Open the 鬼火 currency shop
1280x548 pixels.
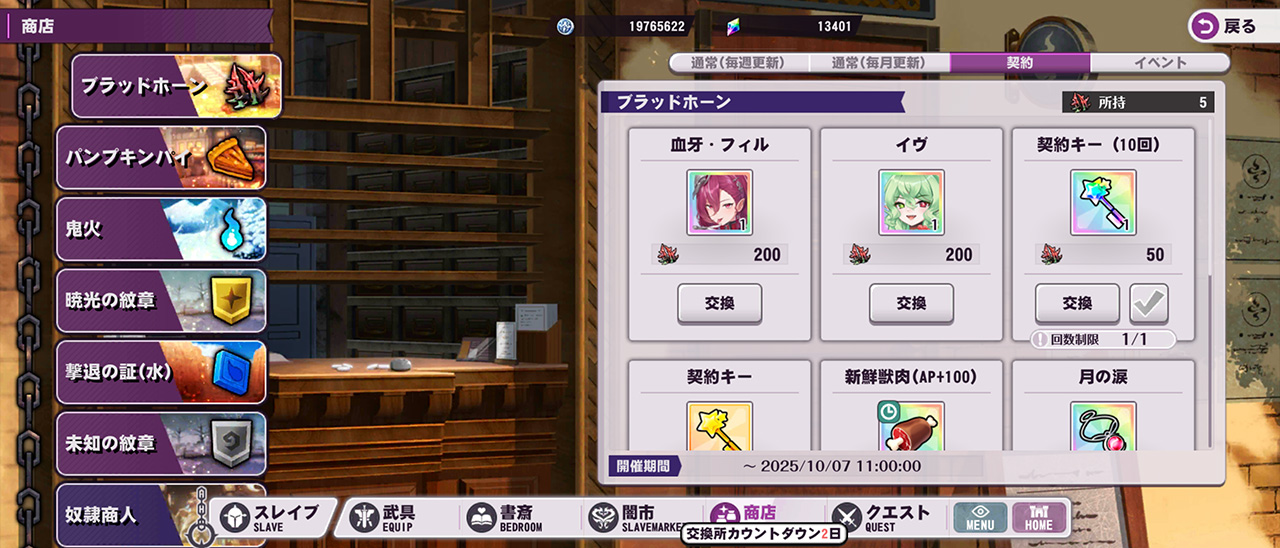click(x=161, y=229)
